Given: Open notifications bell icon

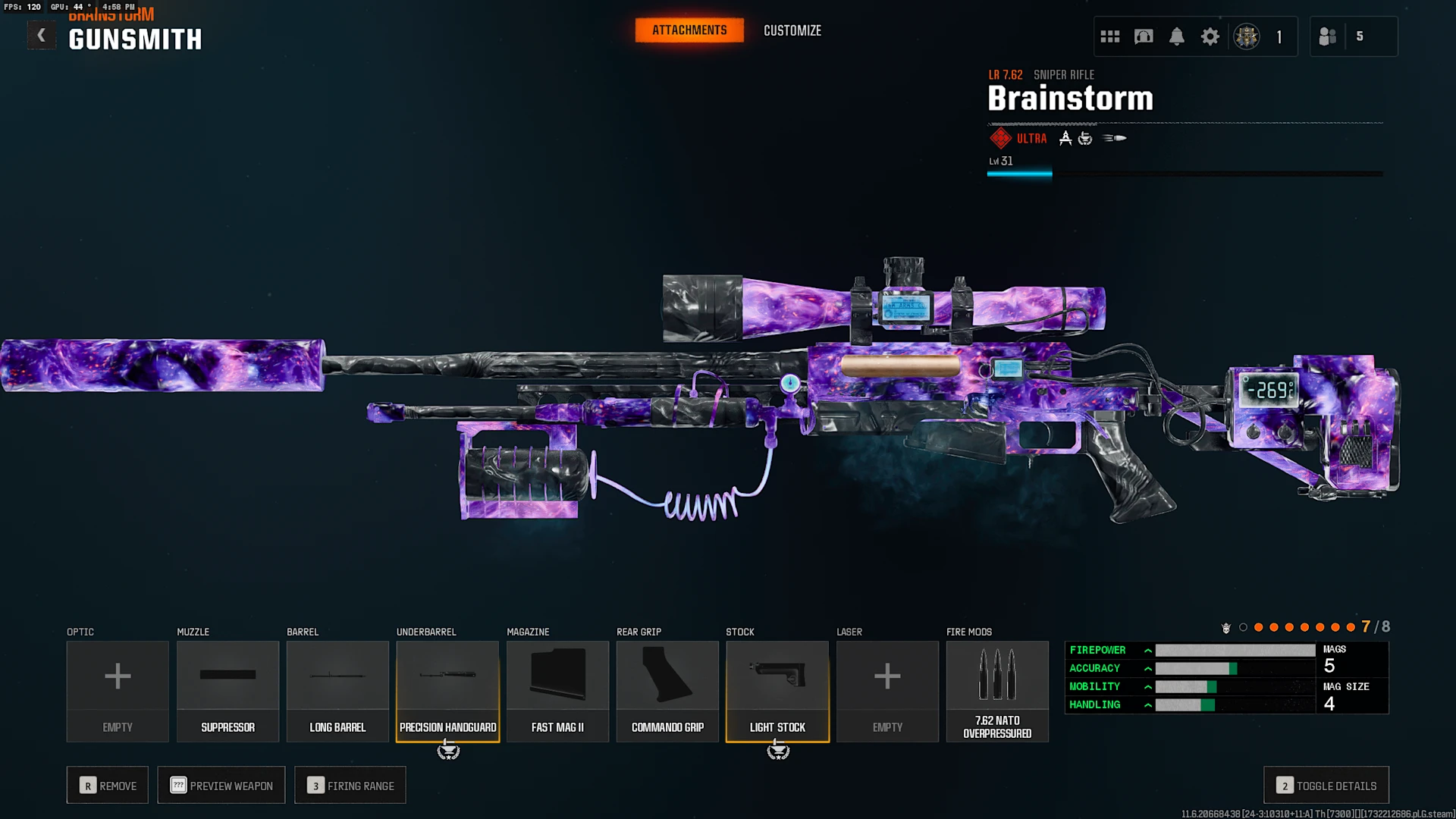Looking at the screenshot, I should tap(1176, 36).
